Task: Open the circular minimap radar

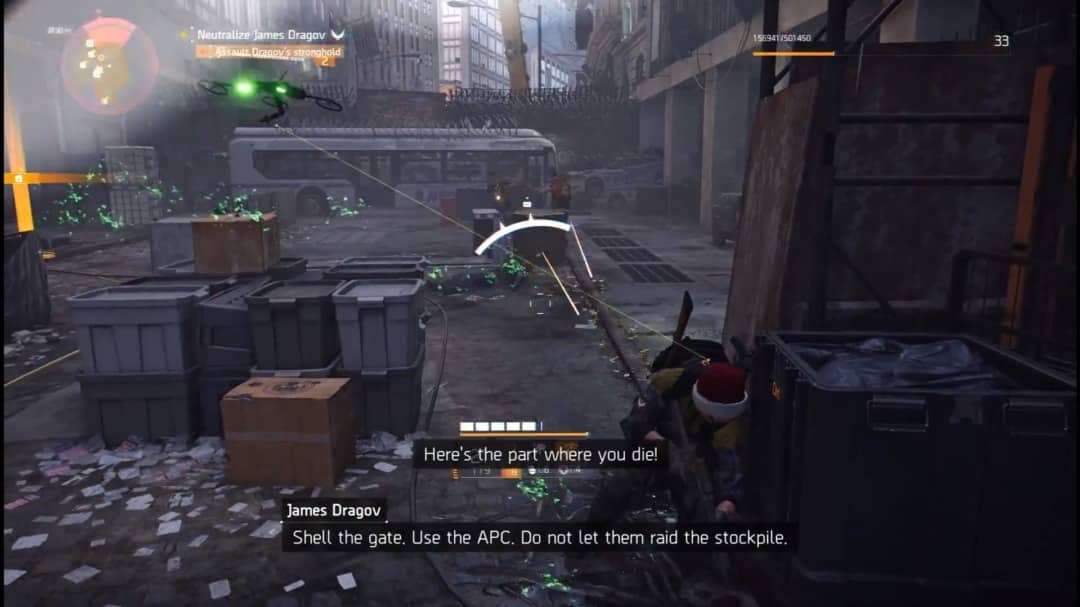Action: click(x=109, y=65)
